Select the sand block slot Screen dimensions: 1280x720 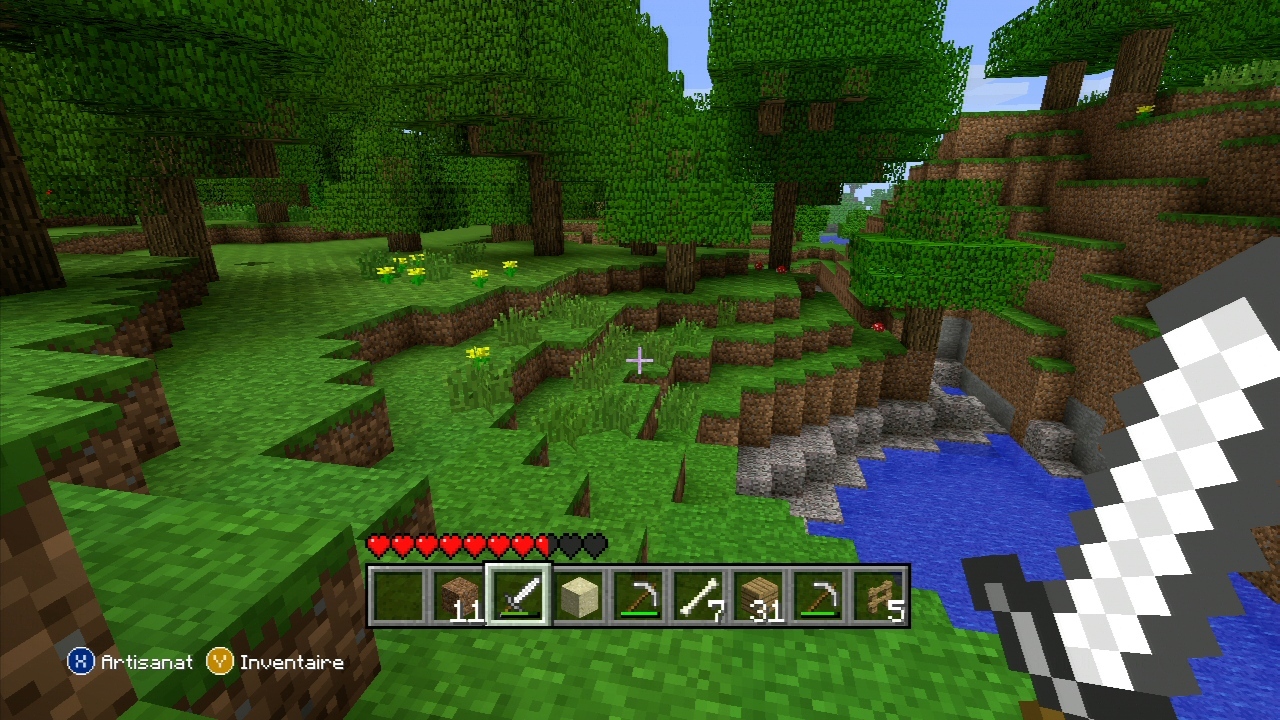(x=578, y=597)
